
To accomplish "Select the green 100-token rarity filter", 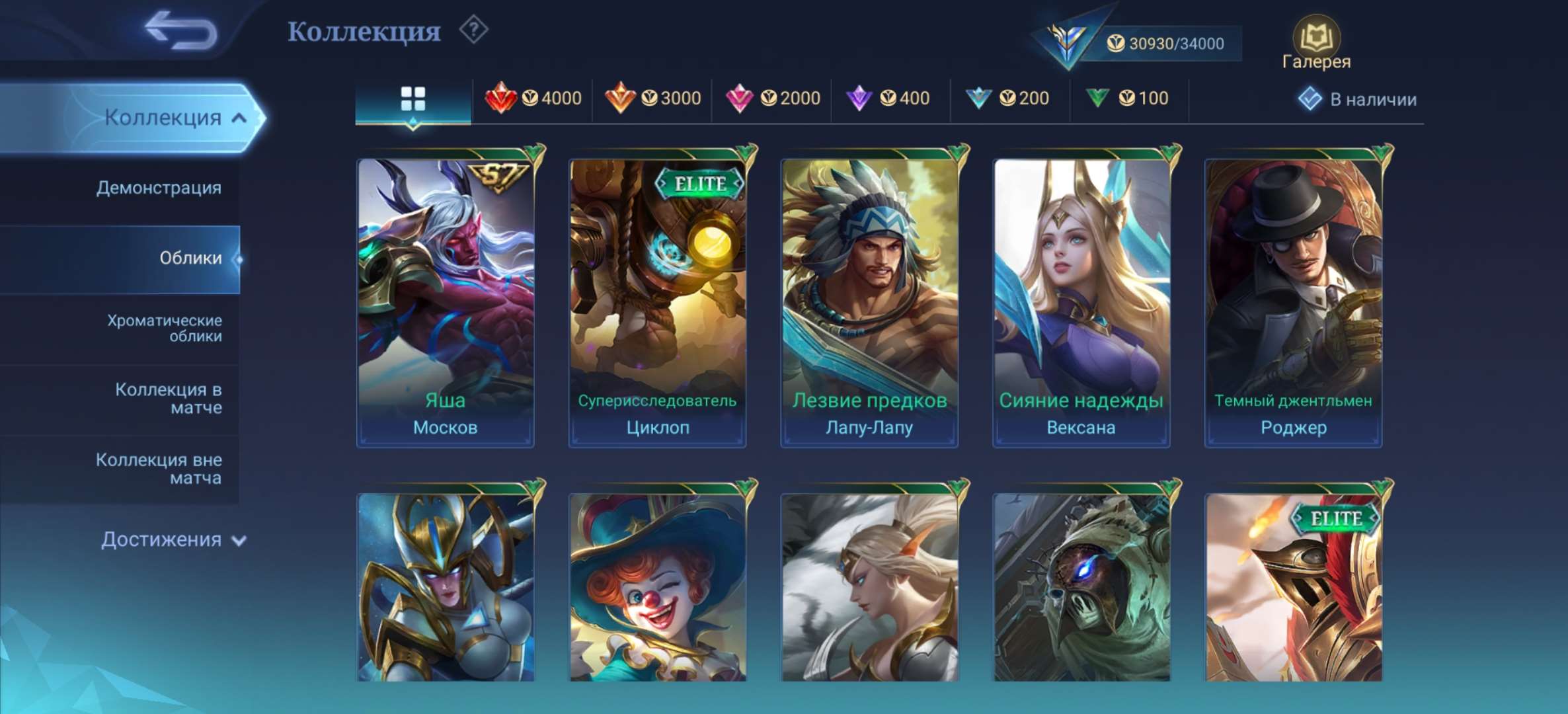I will pos(1122,98).
